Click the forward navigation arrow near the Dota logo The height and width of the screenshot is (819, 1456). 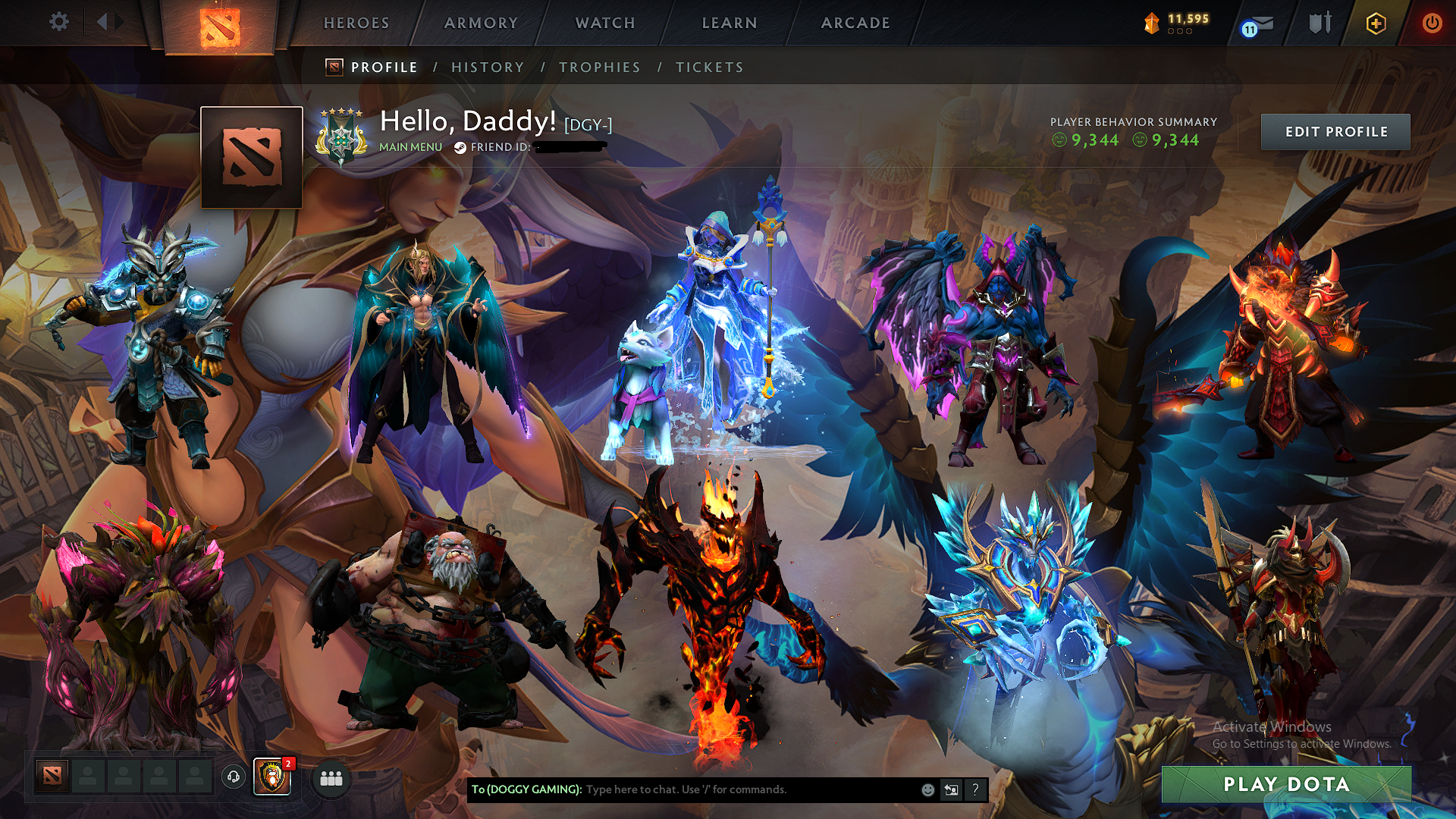click(x=119, y=21)
